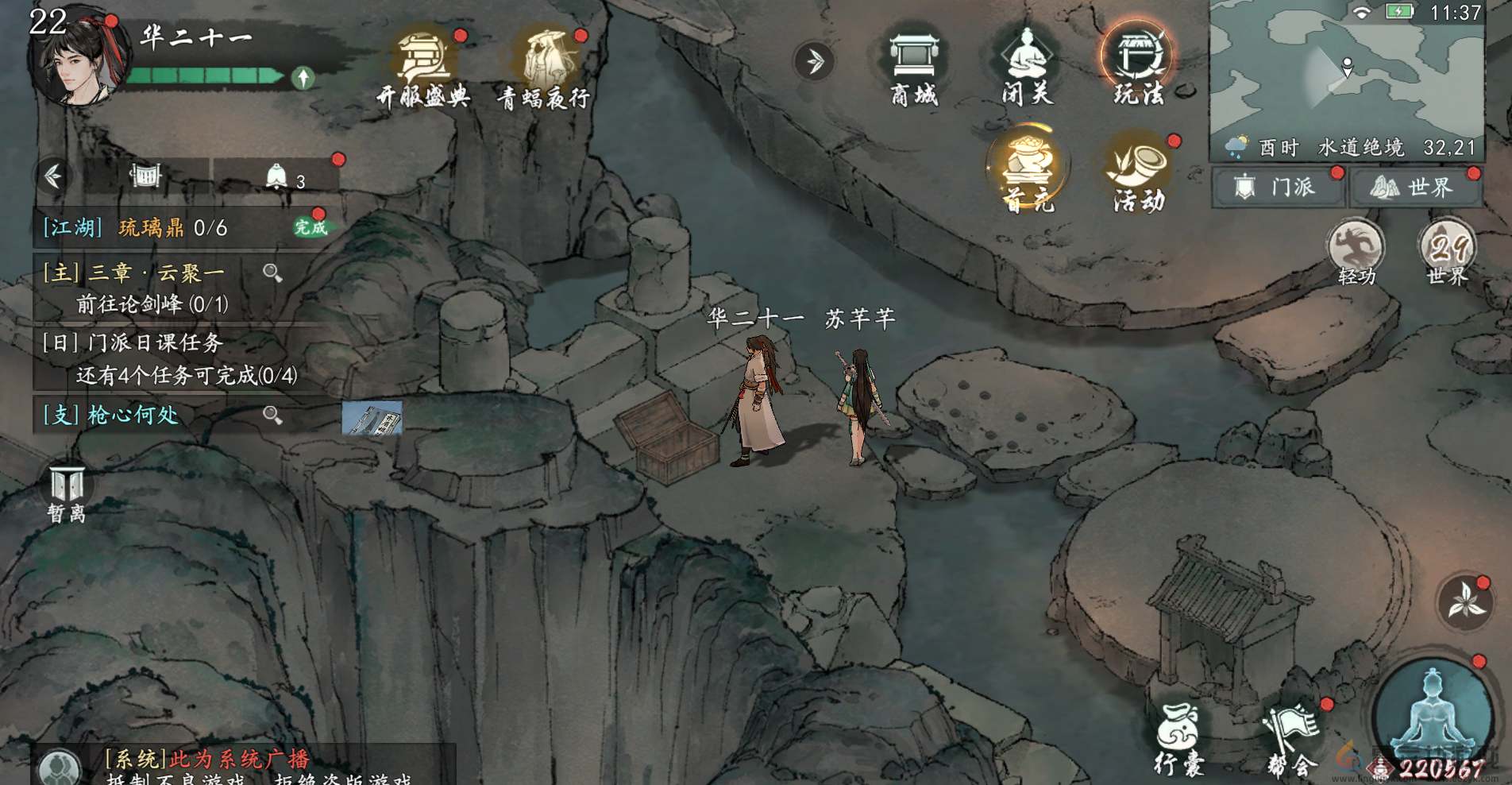Tap the 暂离 leave button
Image resolution: width=1512 pixels, height=785 pixels.
(x=67, y=494)
